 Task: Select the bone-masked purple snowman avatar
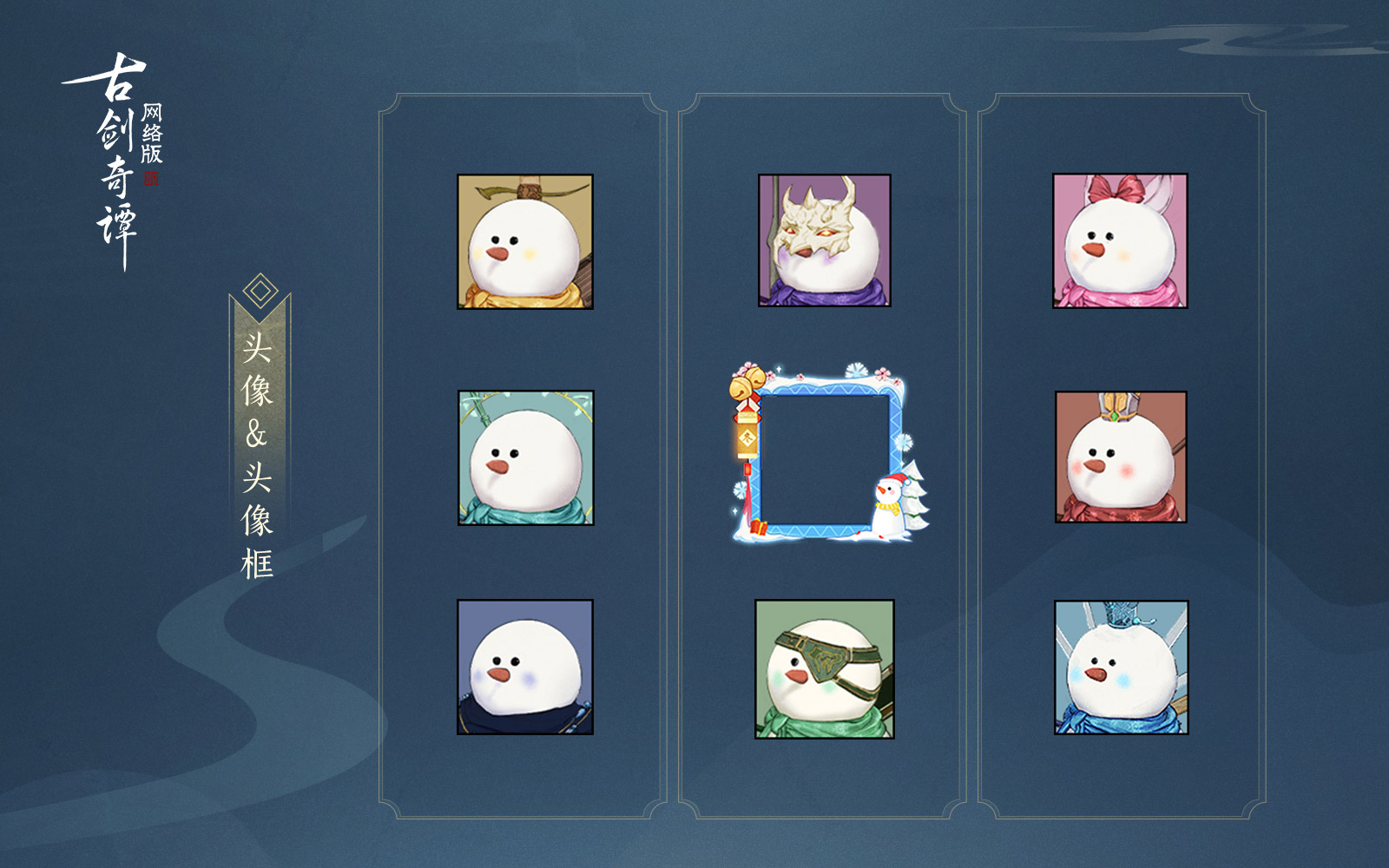click(825, 240)
